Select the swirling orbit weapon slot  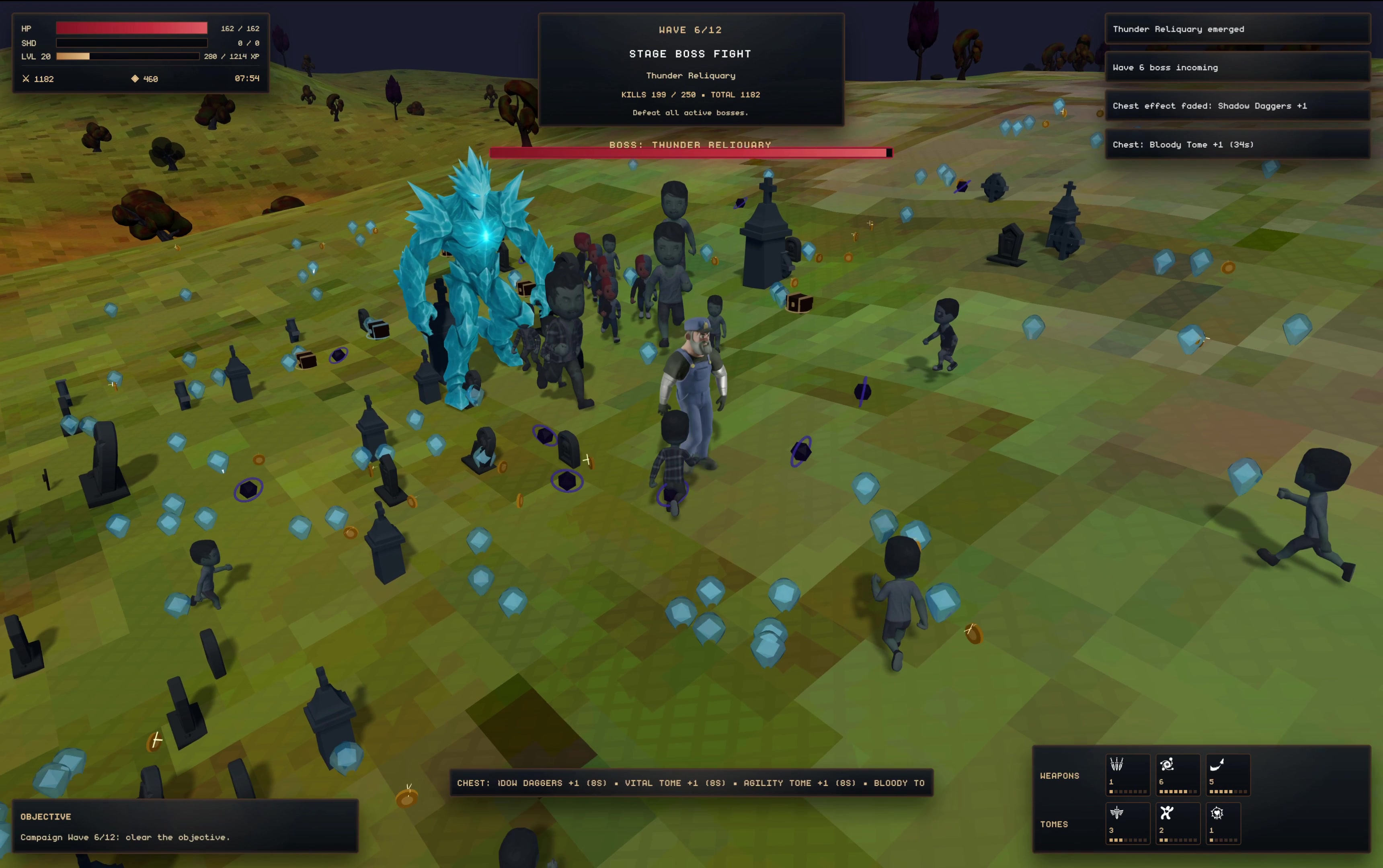pyautogui.click(x=1178, y=774)
